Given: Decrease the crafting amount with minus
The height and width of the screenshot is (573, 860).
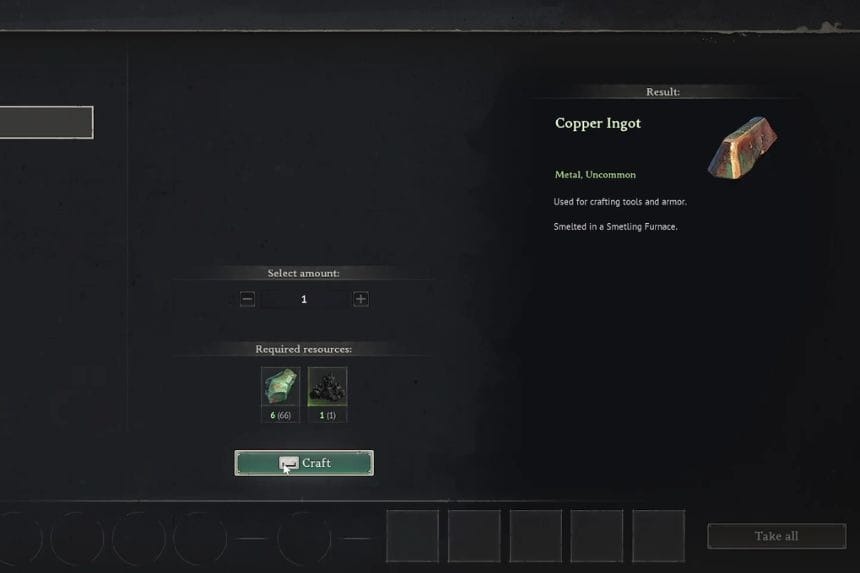Looking at the screenshot, I should 248,299.
